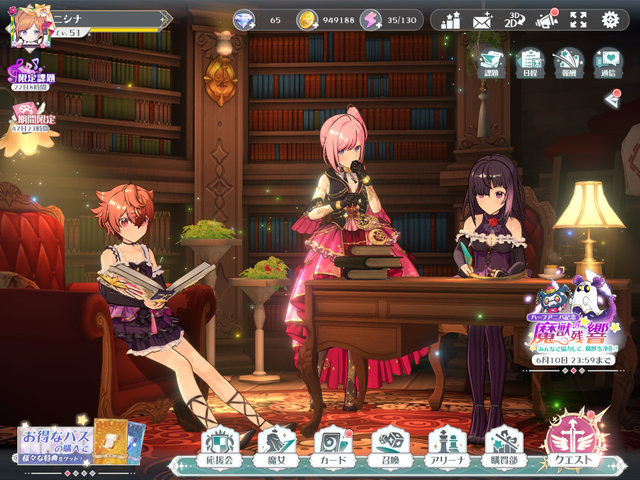This screenshot has height=480, width=640.
Task: Open the ranking podium icon
Action: [450, 20]
